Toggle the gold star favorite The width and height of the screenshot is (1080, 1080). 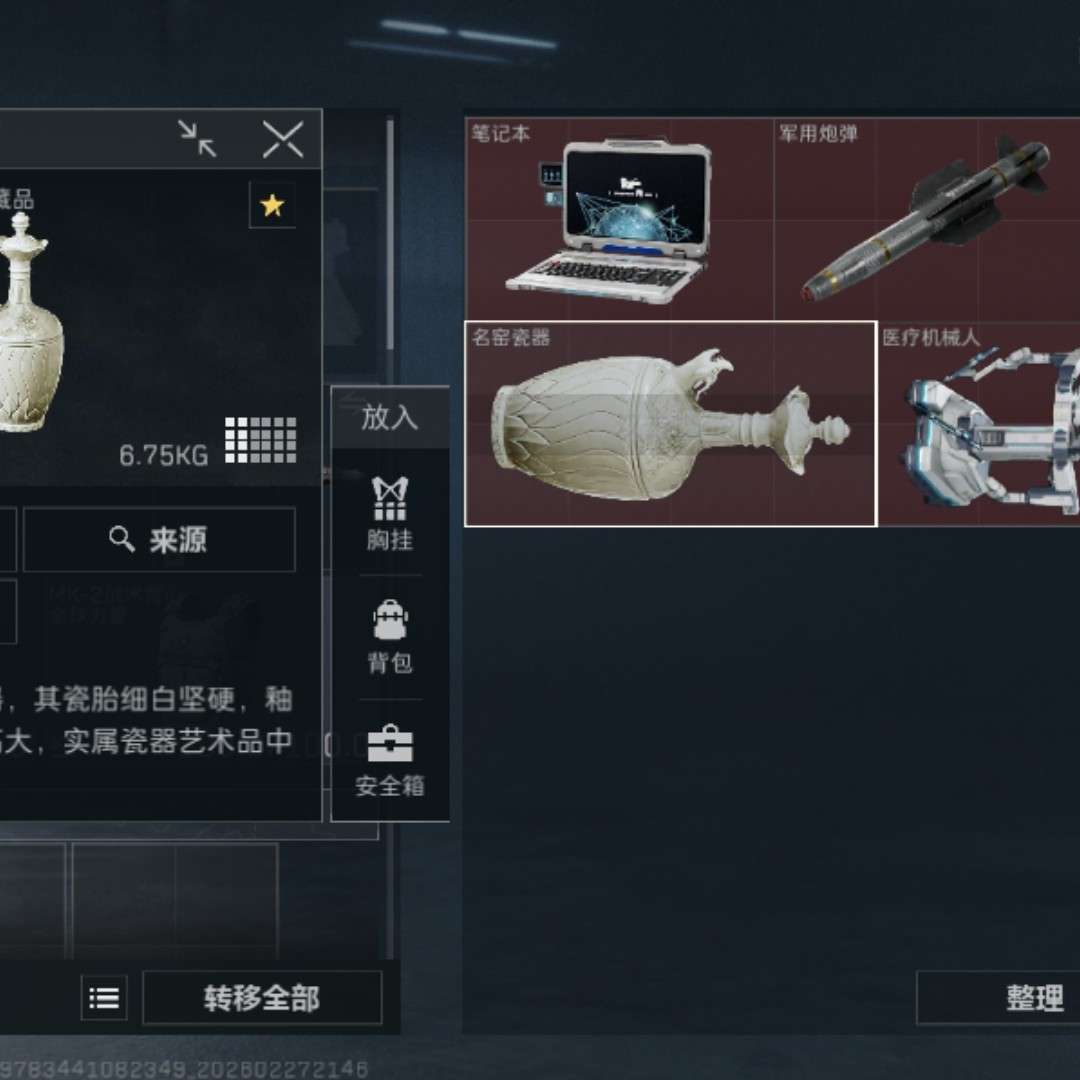pyautogui.click(x=272, y=206)
